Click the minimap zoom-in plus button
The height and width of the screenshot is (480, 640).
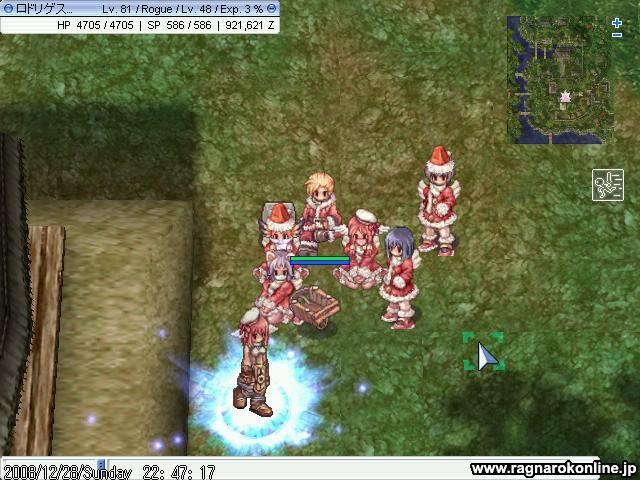point(616,22)
